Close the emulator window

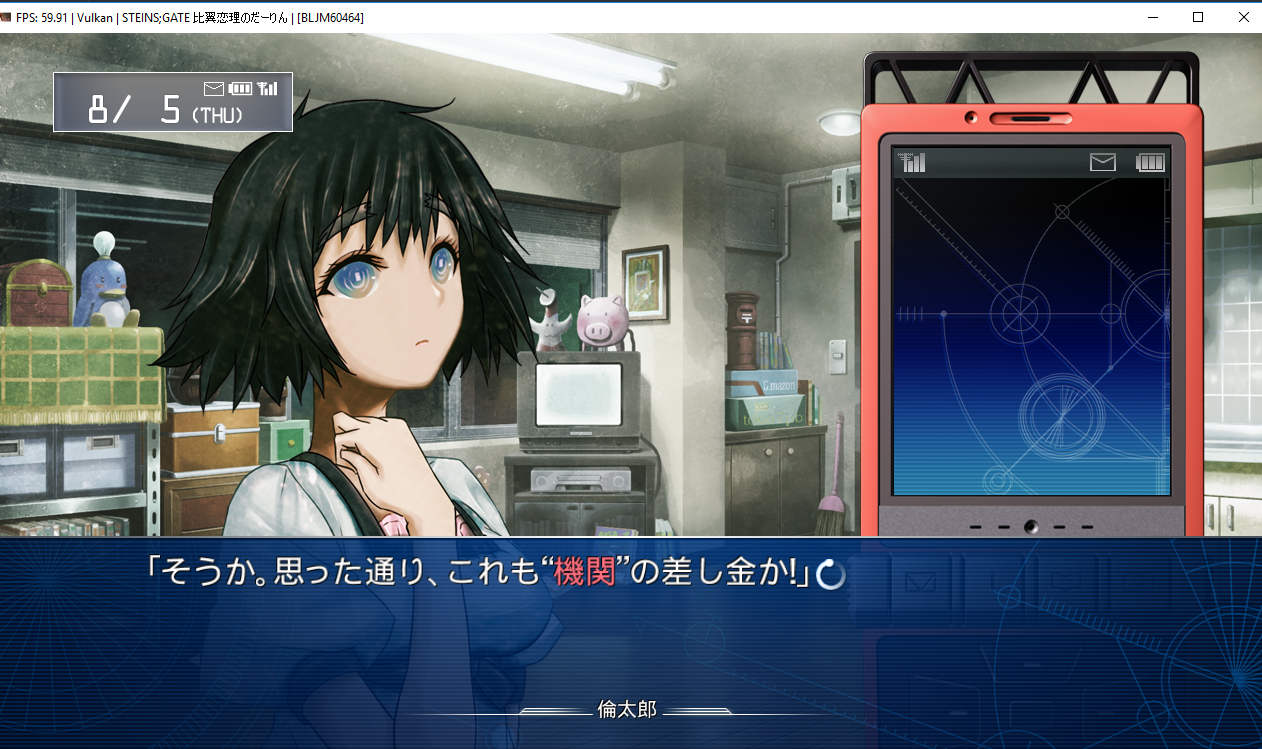(x=1243, y=17)
